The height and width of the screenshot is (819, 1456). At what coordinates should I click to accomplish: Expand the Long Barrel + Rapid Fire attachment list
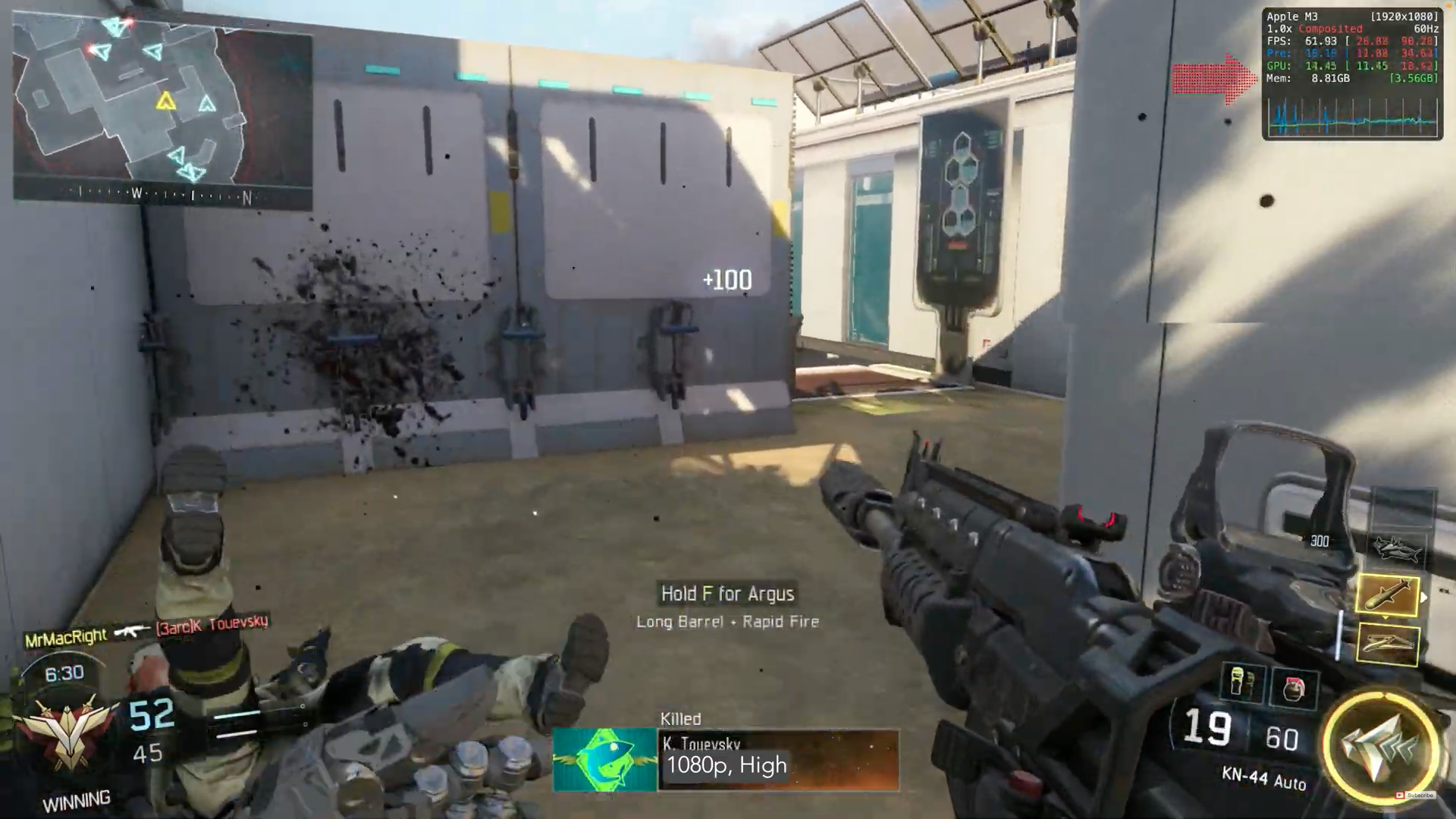click(x=726, y=622)
